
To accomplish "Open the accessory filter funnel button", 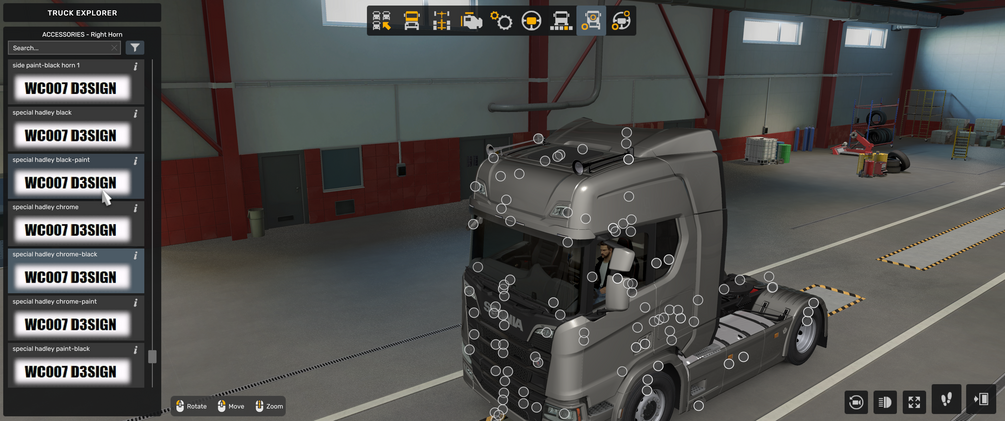I will coord(135,48).
